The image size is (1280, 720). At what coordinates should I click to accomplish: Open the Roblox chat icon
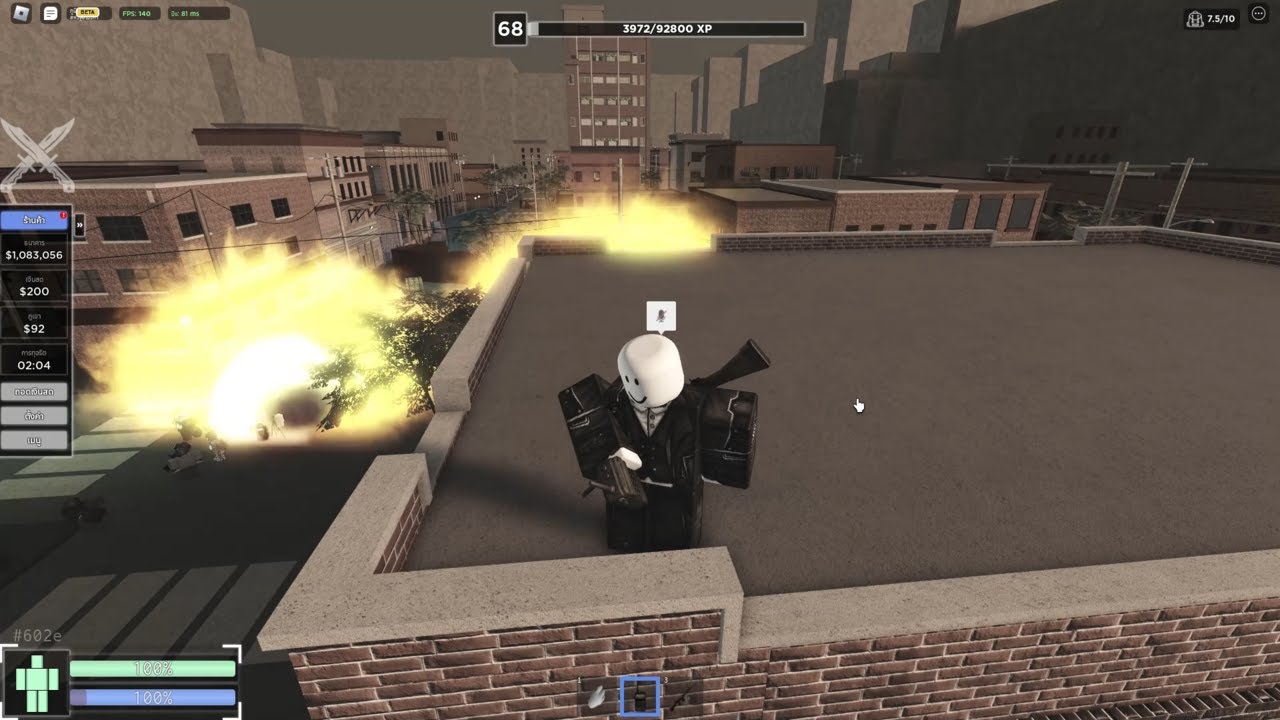coord(49,13)
